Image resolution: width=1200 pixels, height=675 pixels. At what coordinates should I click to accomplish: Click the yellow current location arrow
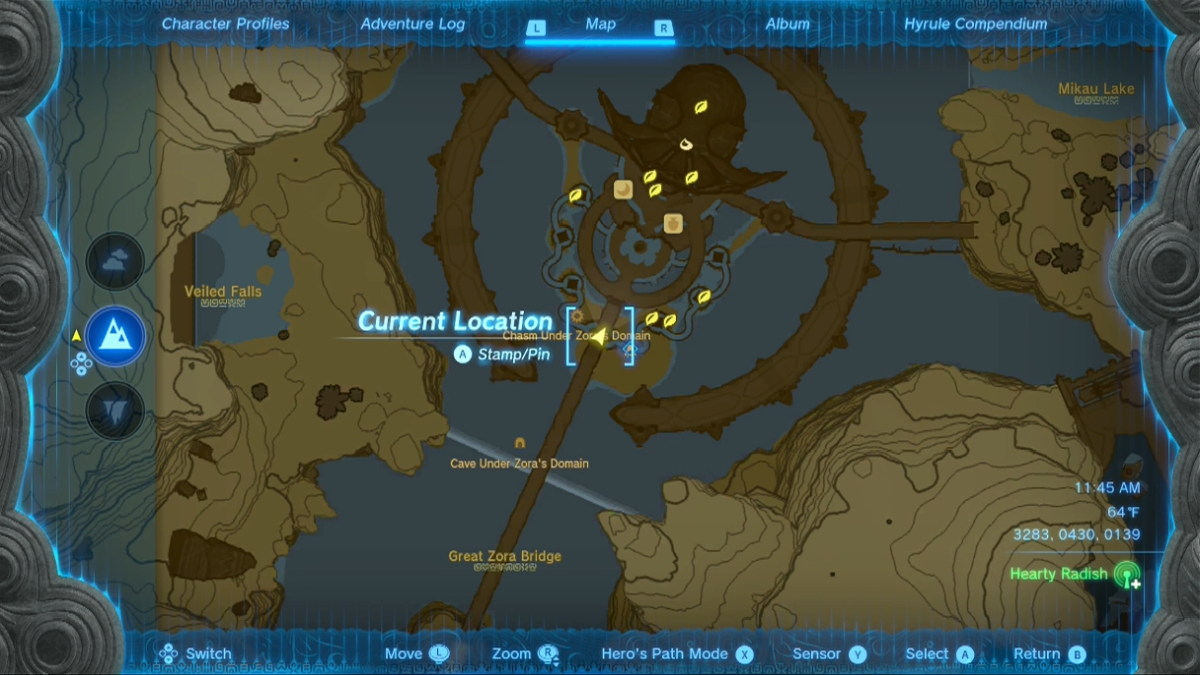pos(598,338)
